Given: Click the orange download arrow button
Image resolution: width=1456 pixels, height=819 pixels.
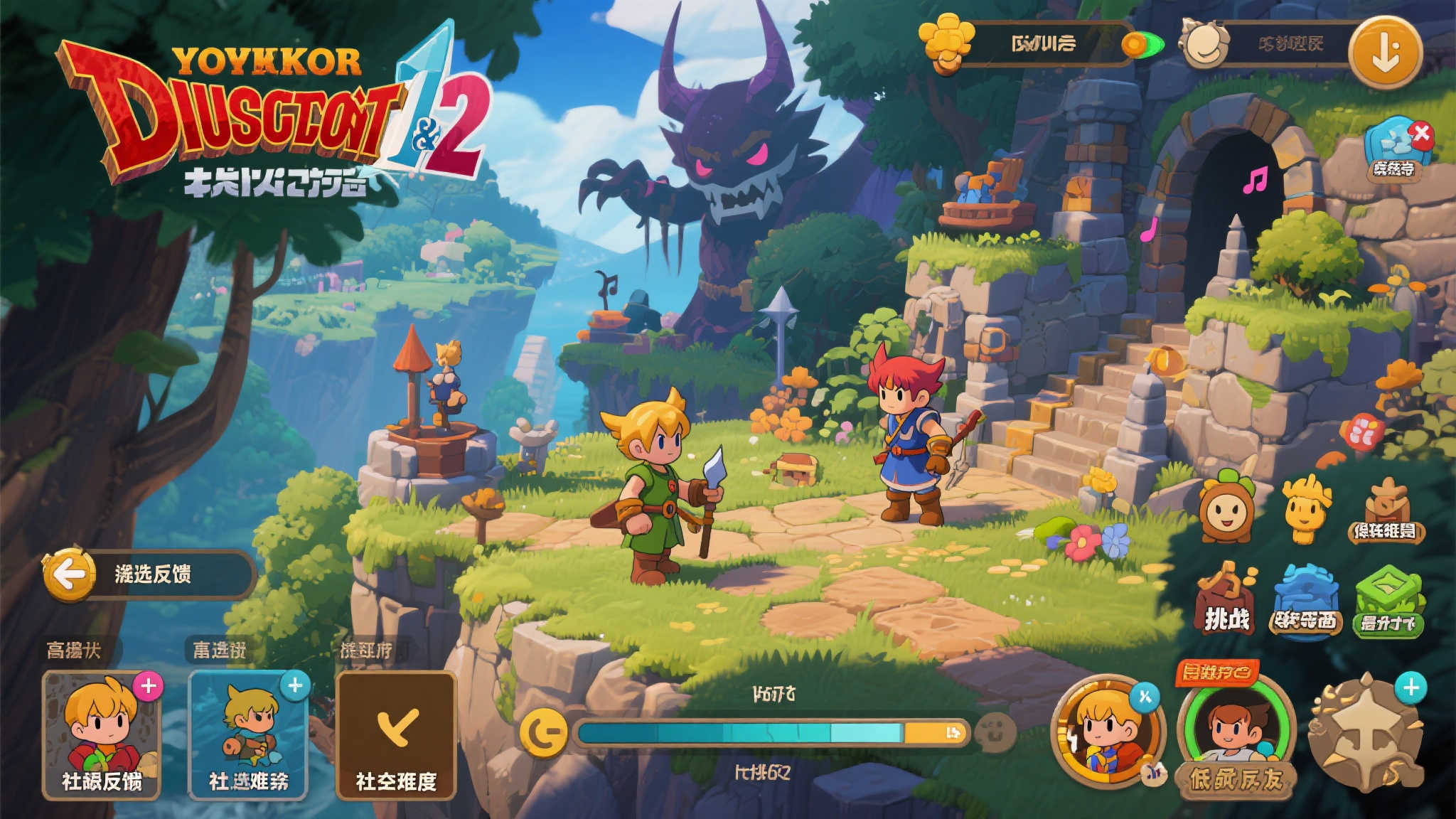Looking at the screenshot, I should tap(1385, 51).
